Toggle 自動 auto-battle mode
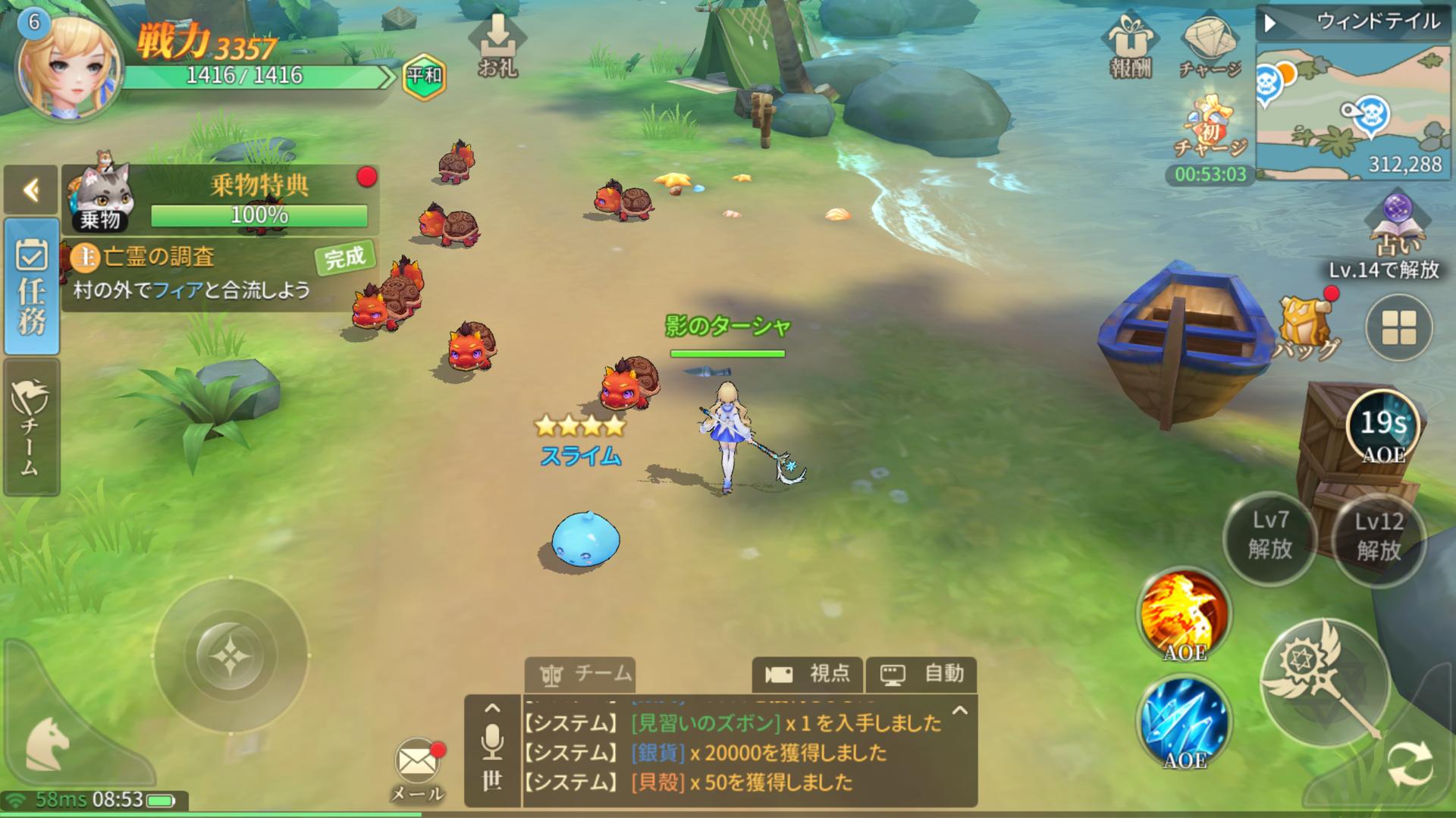1456x818 pixels. (921, 674)
